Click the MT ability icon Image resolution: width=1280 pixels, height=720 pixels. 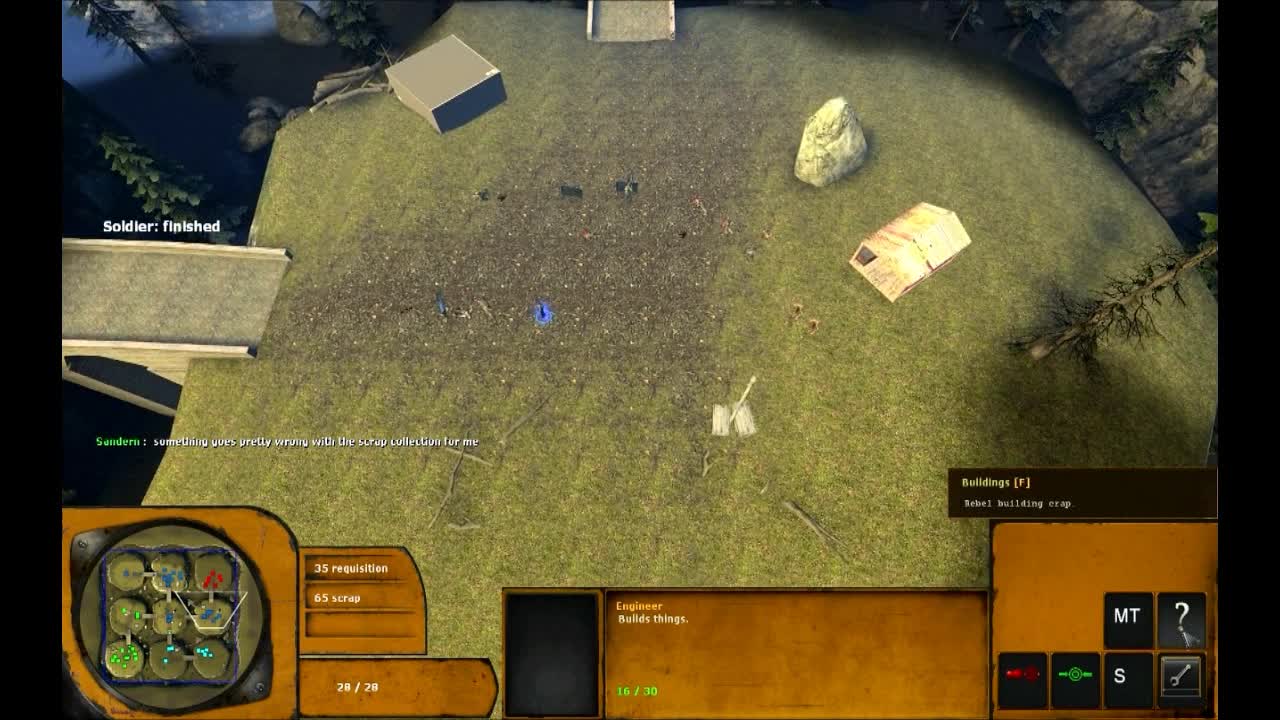(x=1126, y=616)
